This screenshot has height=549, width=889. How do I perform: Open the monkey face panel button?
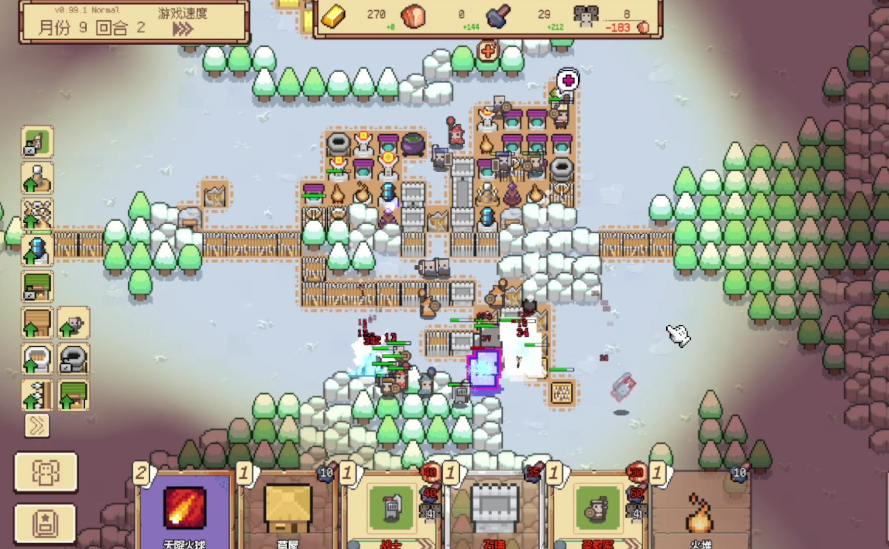pos(45,472)
